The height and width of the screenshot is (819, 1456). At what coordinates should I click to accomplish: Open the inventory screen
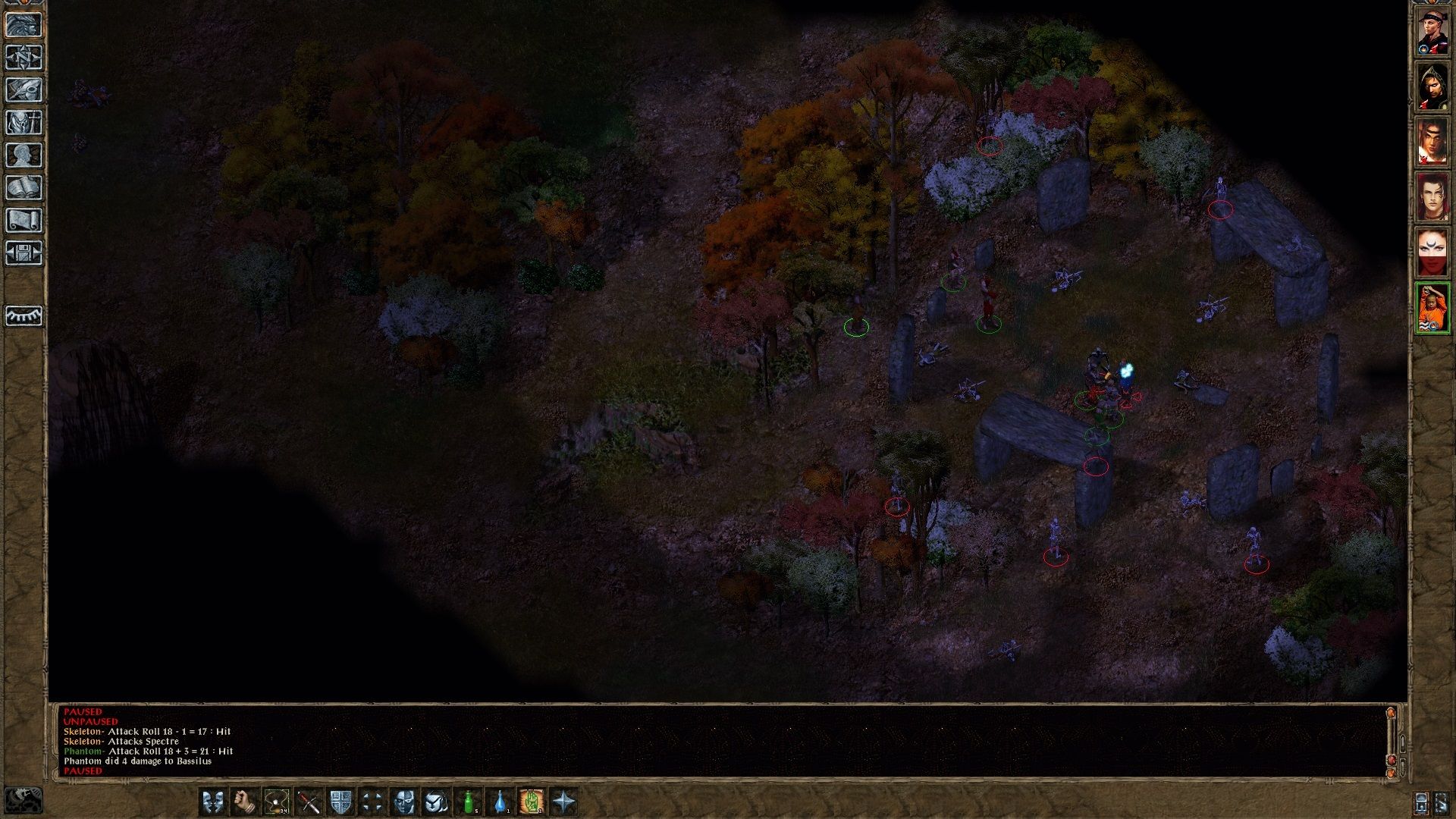pyautogui.click(x=24, y=122)
